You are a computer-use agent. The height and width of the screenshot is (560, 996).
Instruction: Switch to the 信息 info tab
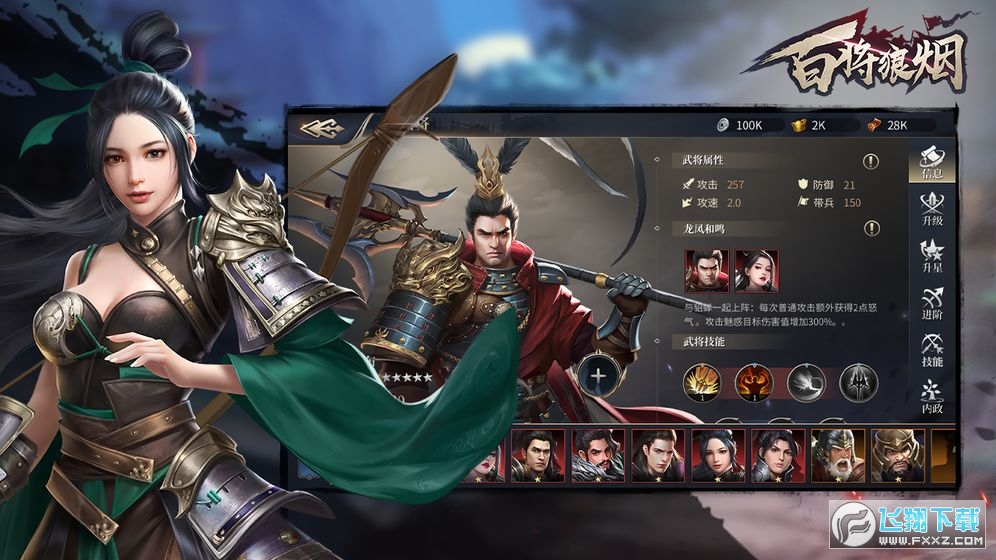931,161
